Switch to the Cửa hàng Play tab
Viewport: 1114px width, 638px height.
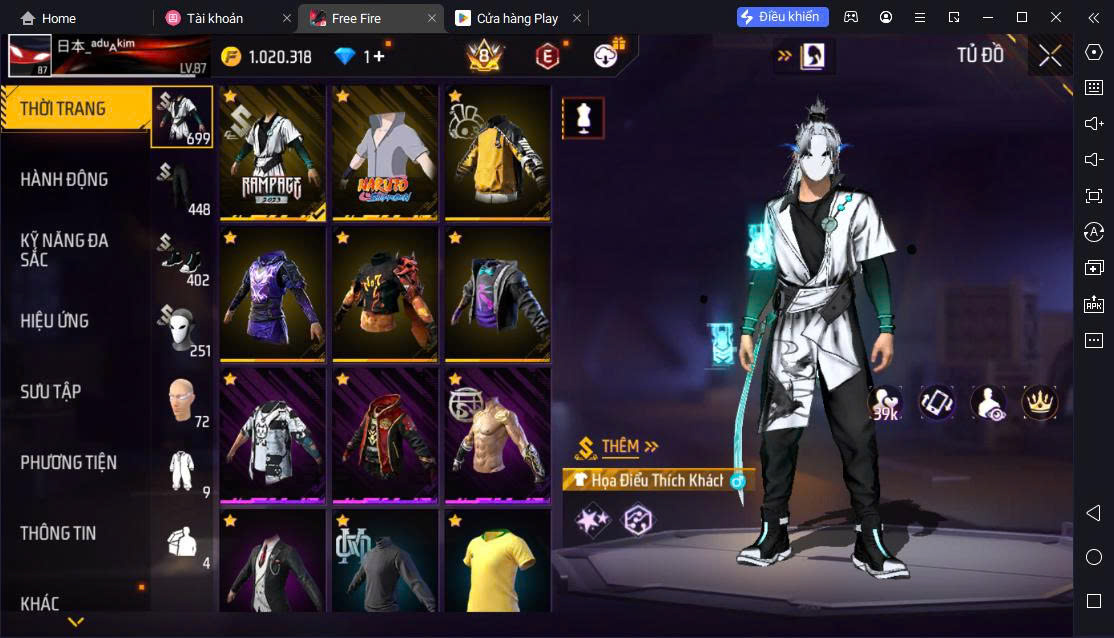(517, 18)
